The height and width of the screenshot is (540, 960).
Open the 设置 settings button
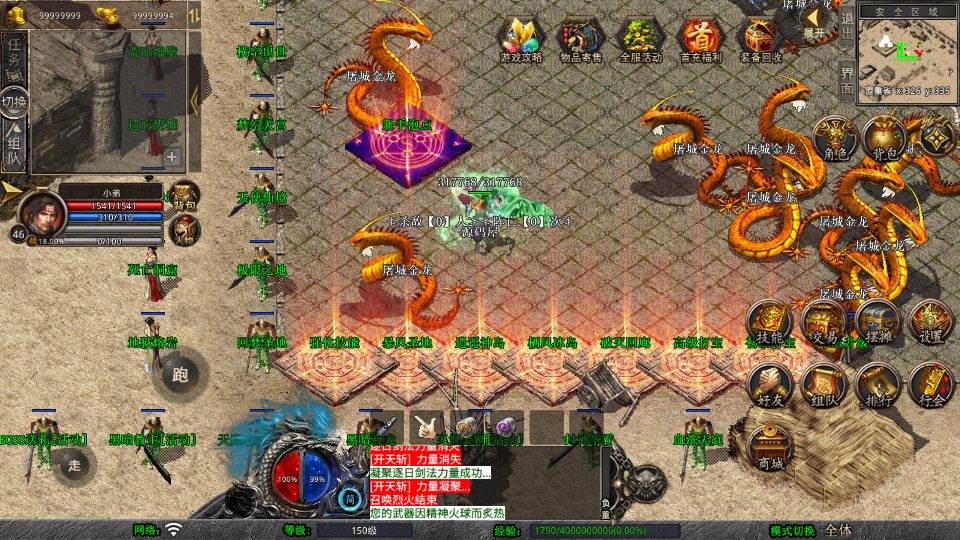pyautogui.click(x=930, y=322)
